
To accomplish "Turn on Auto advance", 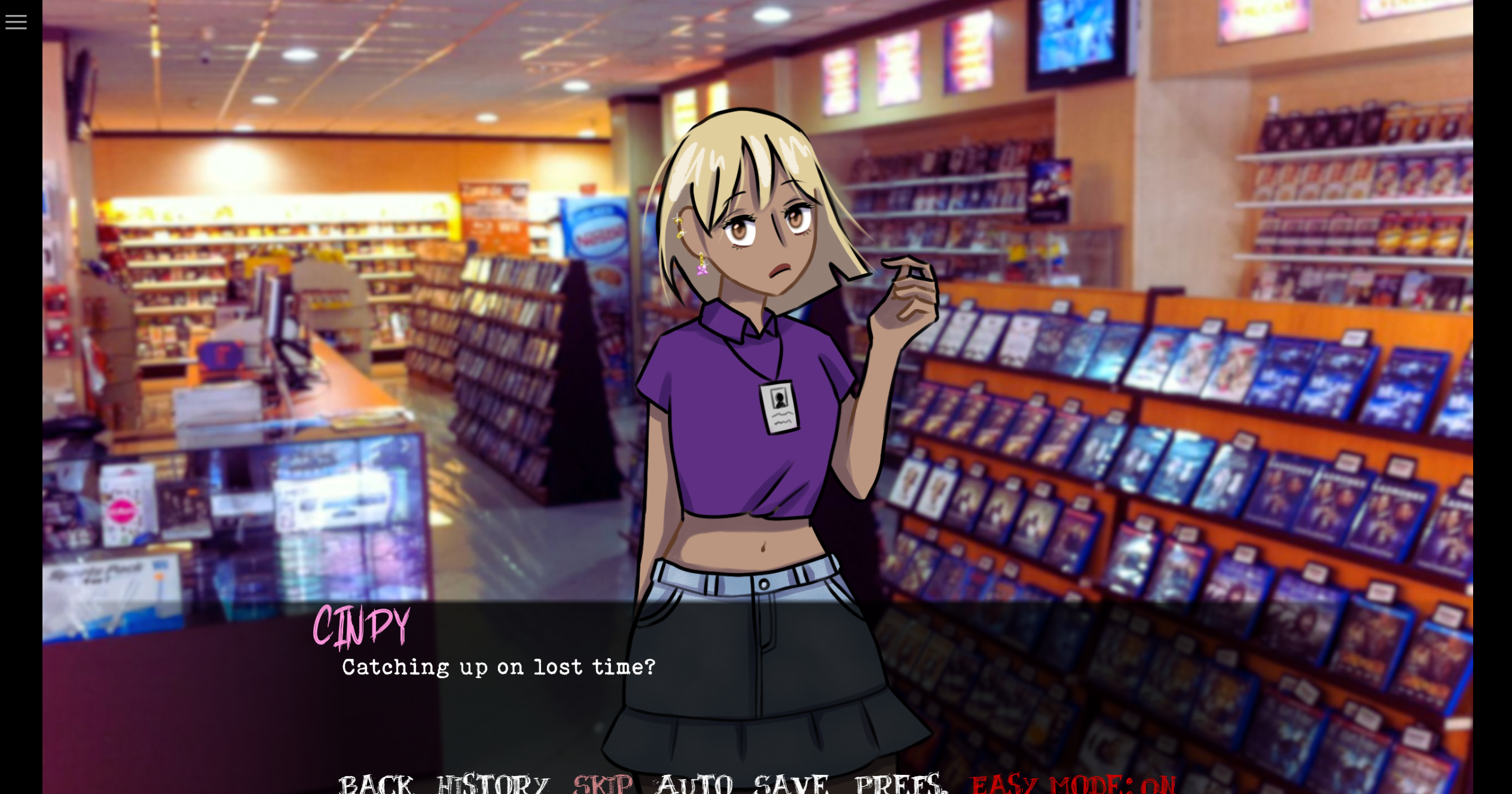I will click(x=694, y=783).
